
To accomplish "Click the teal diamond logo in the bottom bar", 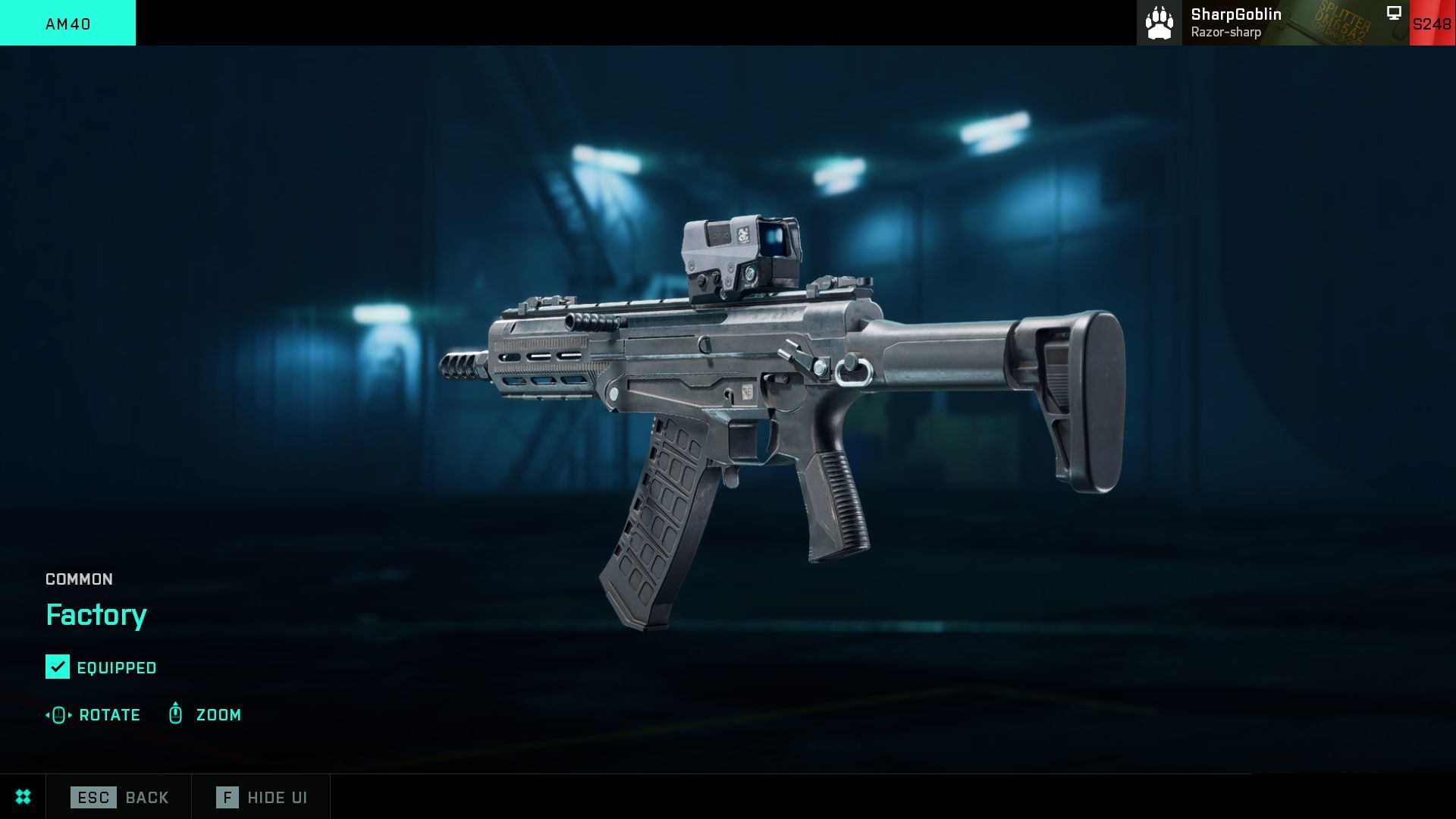I will pos(22,797).
